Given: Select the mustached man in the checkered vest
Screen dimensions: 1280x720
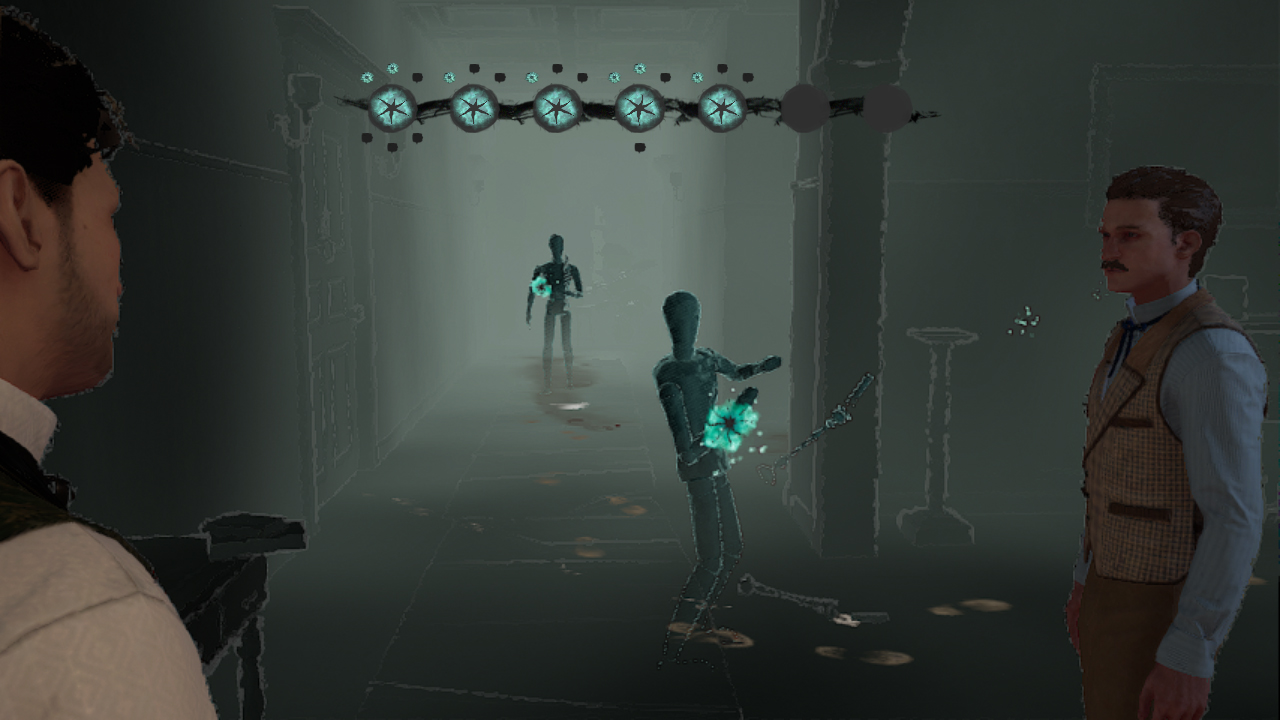Looking at the screenshot, I should tap(1150, 400).
